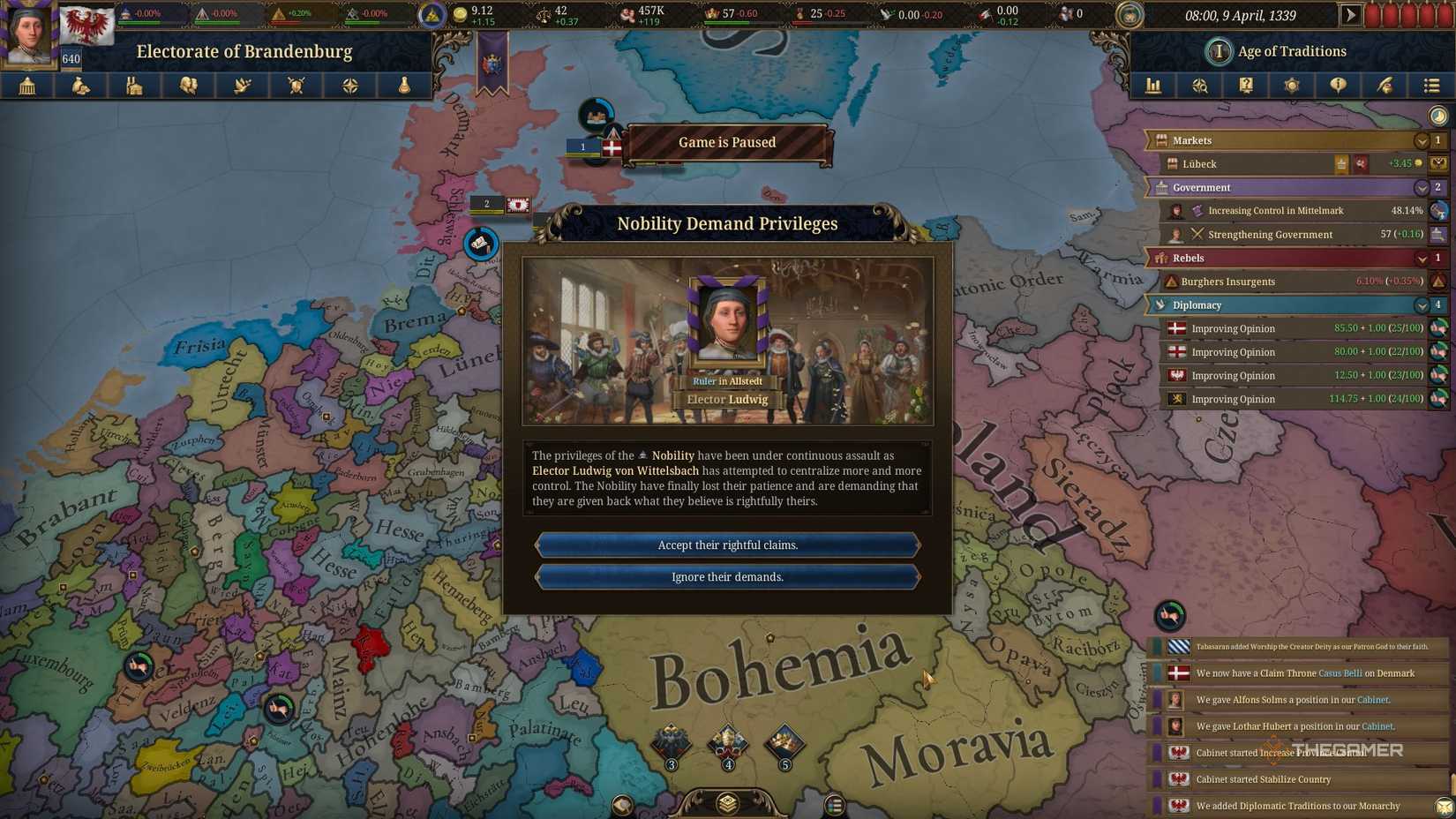Open the Military crossed-swords panel
Screen dimensions: 1456x819
coord(296,86)
